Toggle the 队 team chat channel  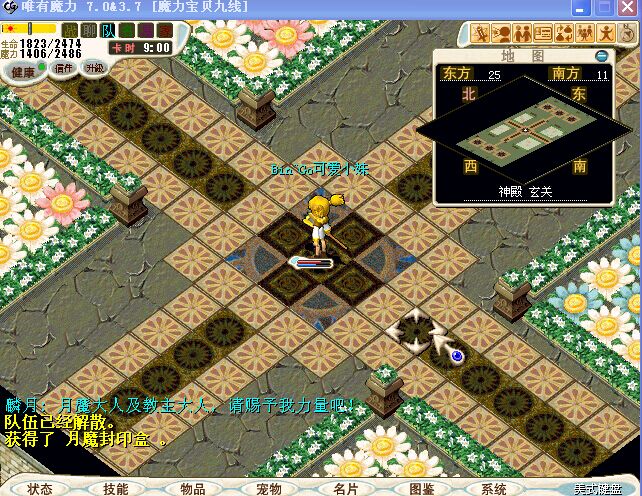coord(108,30)
